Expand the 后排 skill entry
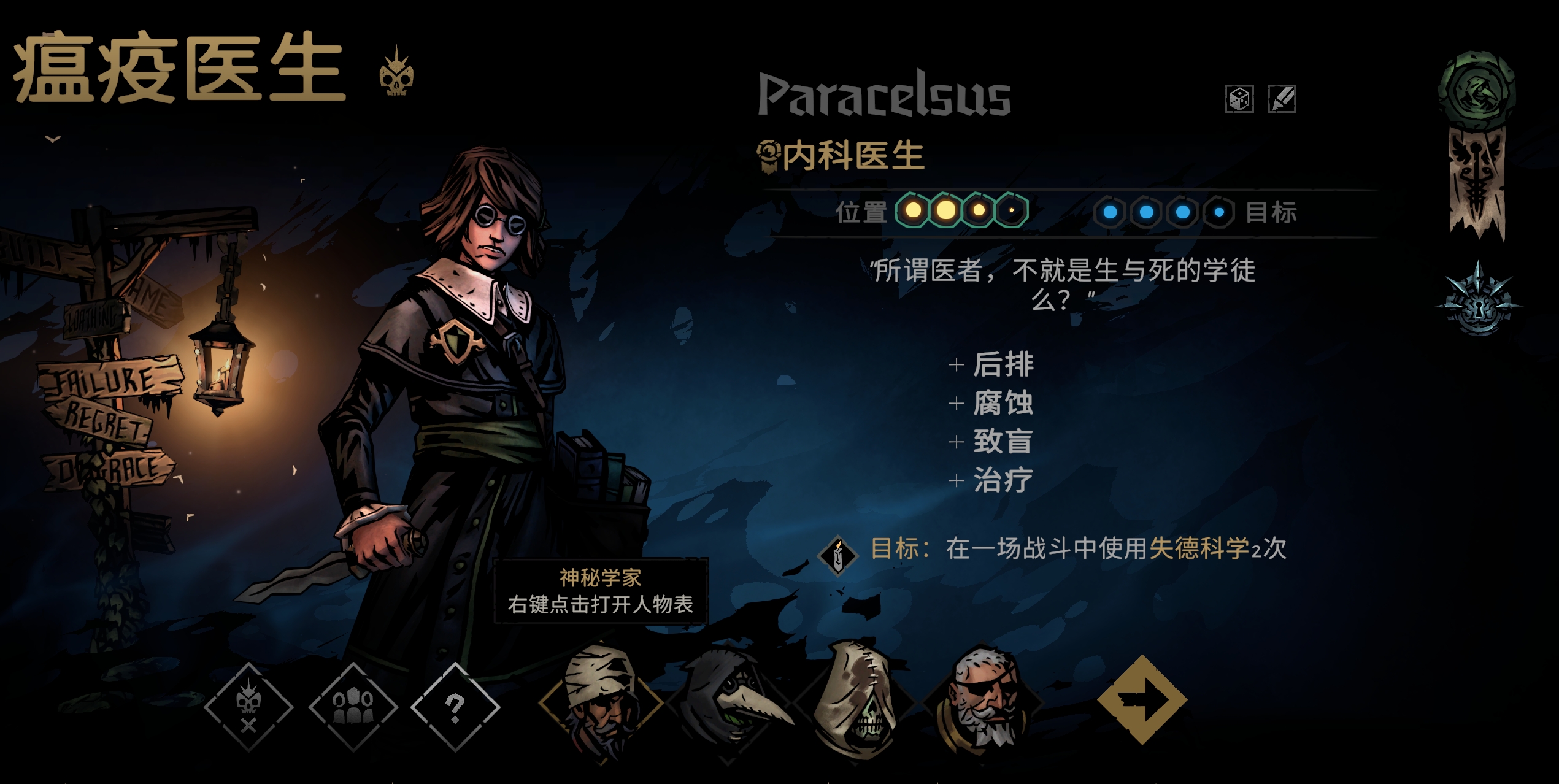 pyautogui.click(x=1004, y=363)
